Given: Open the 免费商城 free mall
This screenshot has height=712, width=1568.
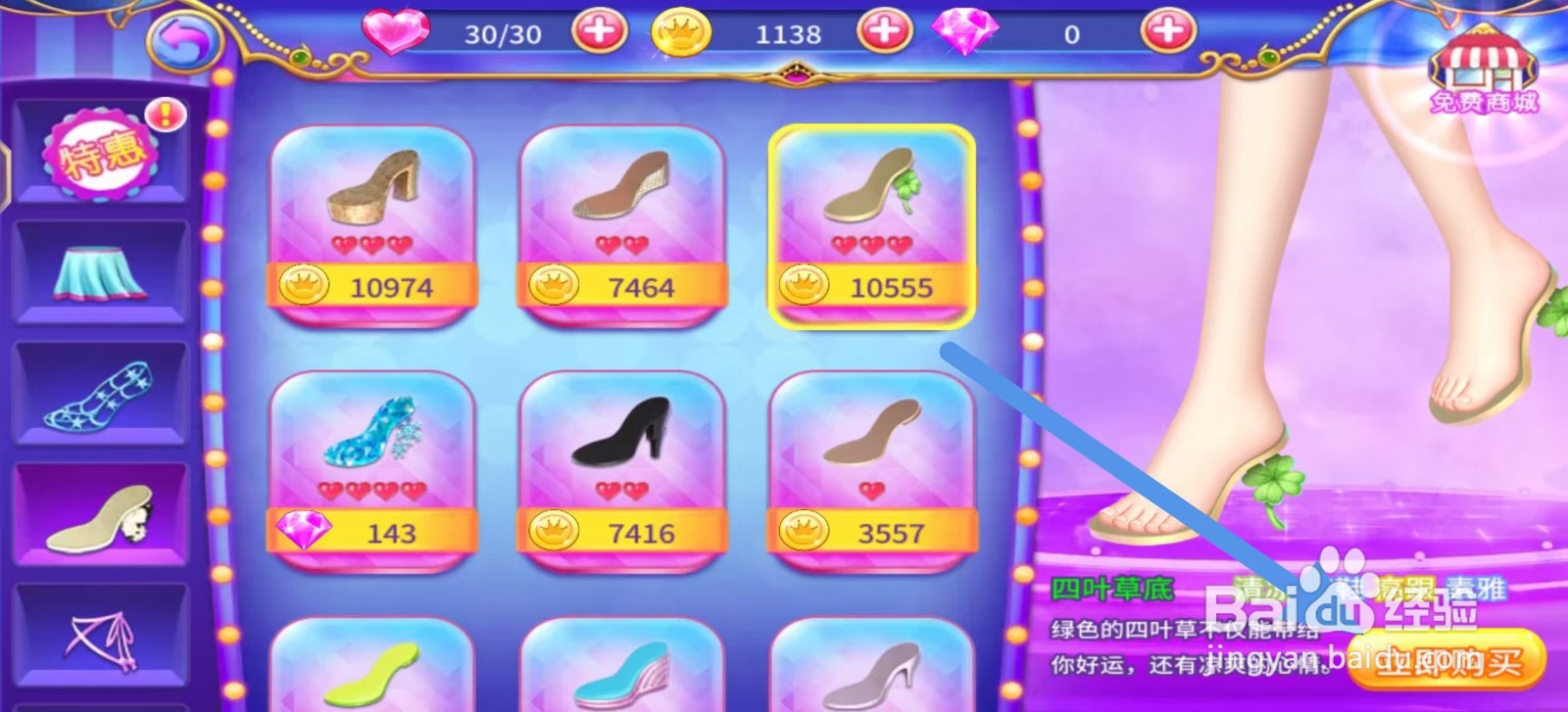Looking at the screenshot, I should click(x=1483, y=69).
